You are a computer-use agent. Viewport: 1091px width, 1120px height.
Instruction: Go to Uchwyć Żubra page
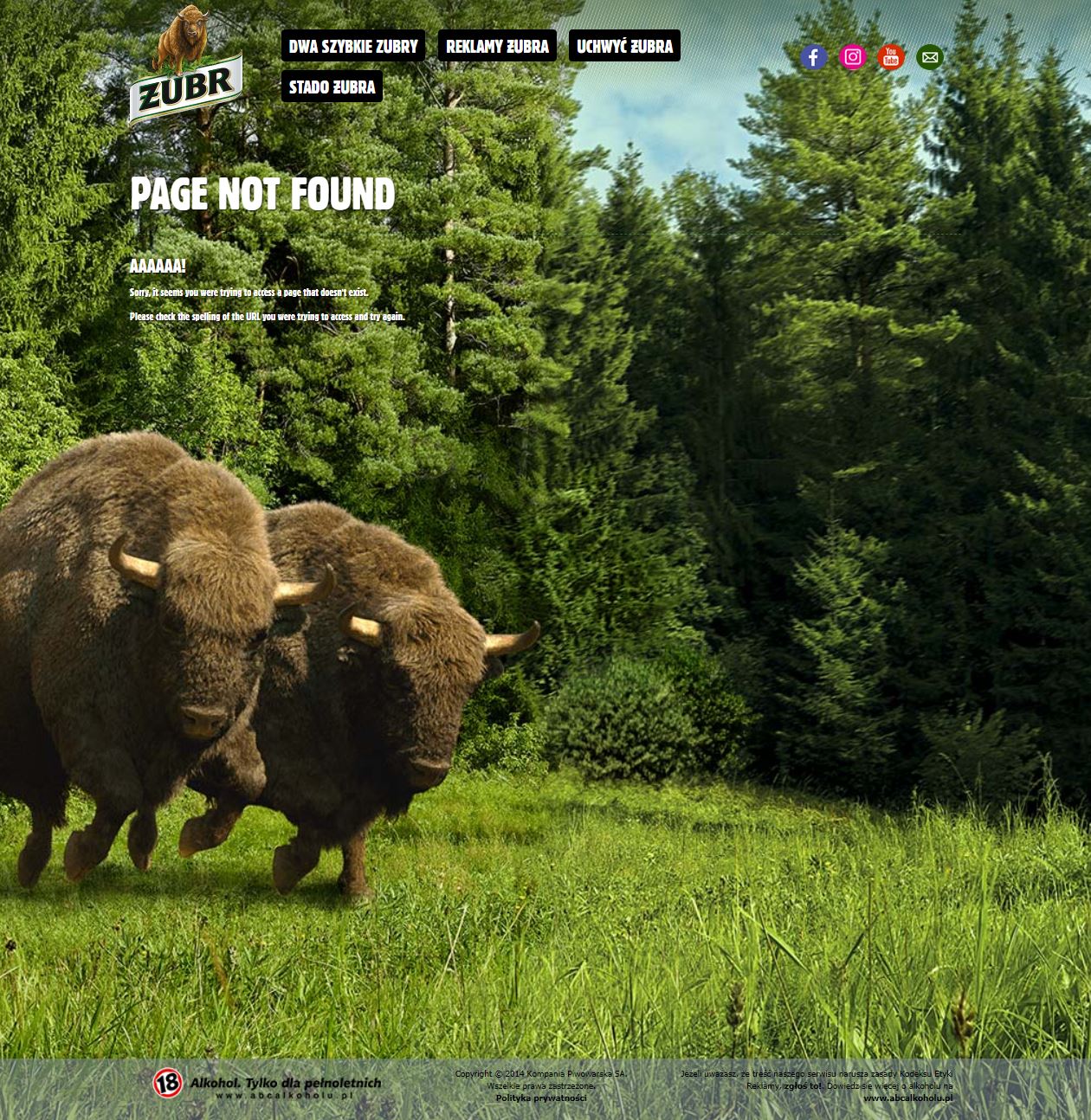[624, 47]
